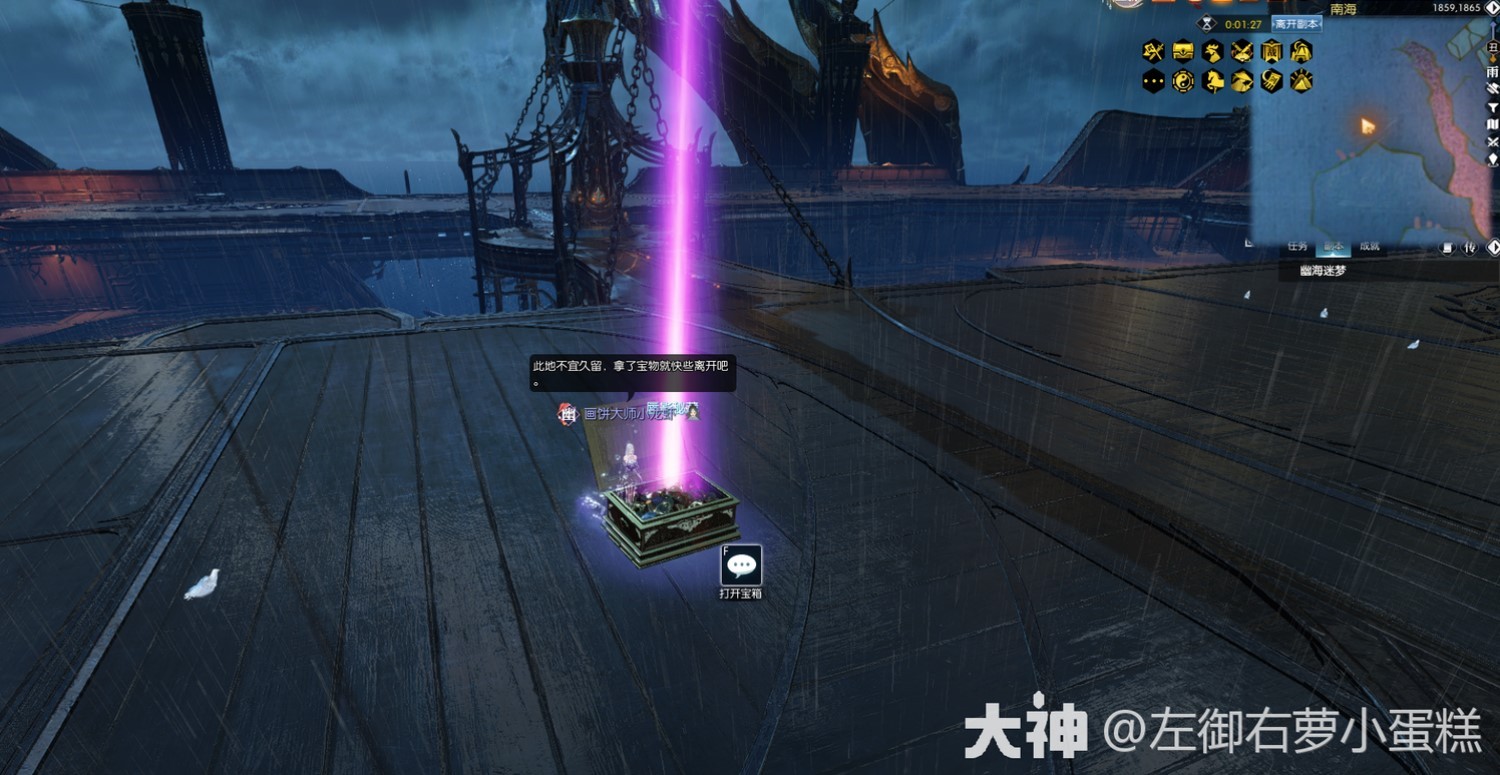Expand the three-dots more options hexagon
The width and height of the screenshot is (1500, 775).
point(1154,81)
